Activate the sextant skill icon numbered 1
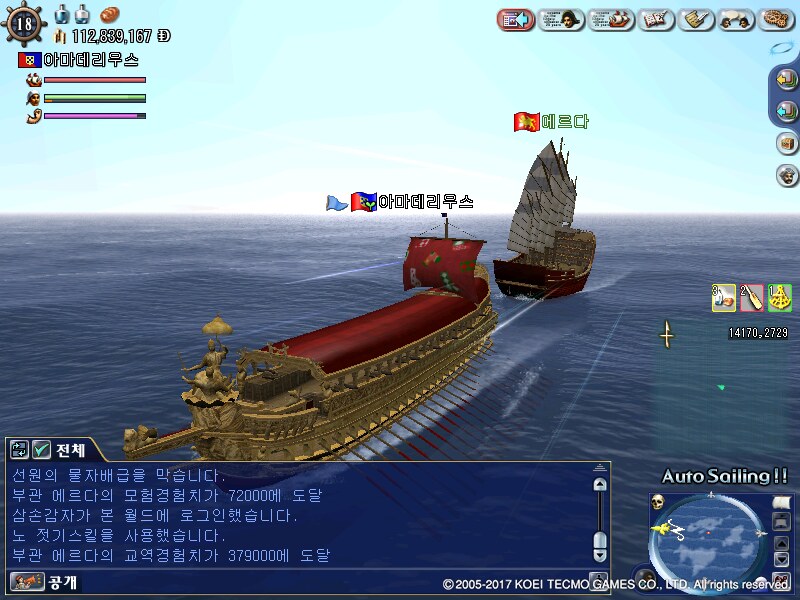800x600 pixels. (x=780, y=297)
